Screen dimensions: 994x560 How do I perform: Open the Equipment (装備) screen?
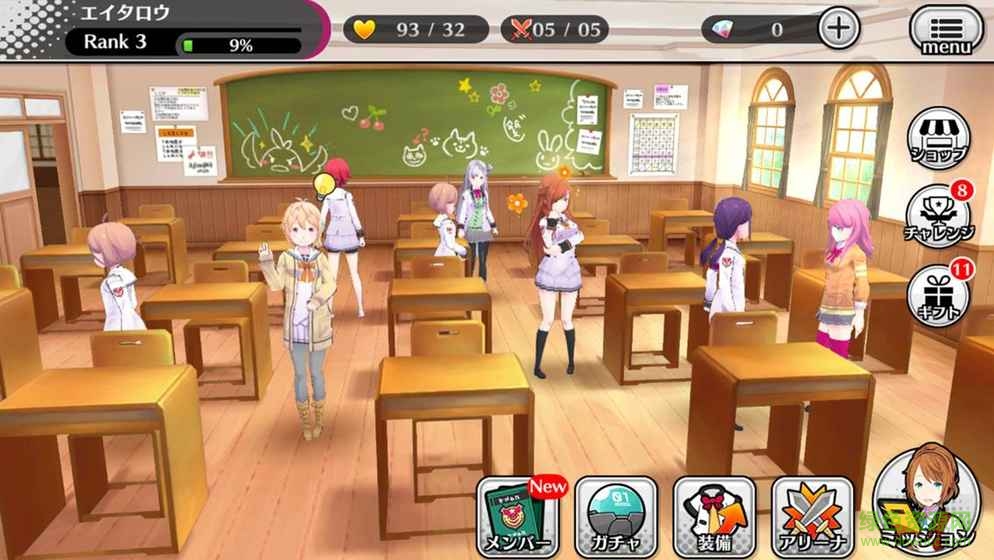pyautogui.click(x=713, y=517)
